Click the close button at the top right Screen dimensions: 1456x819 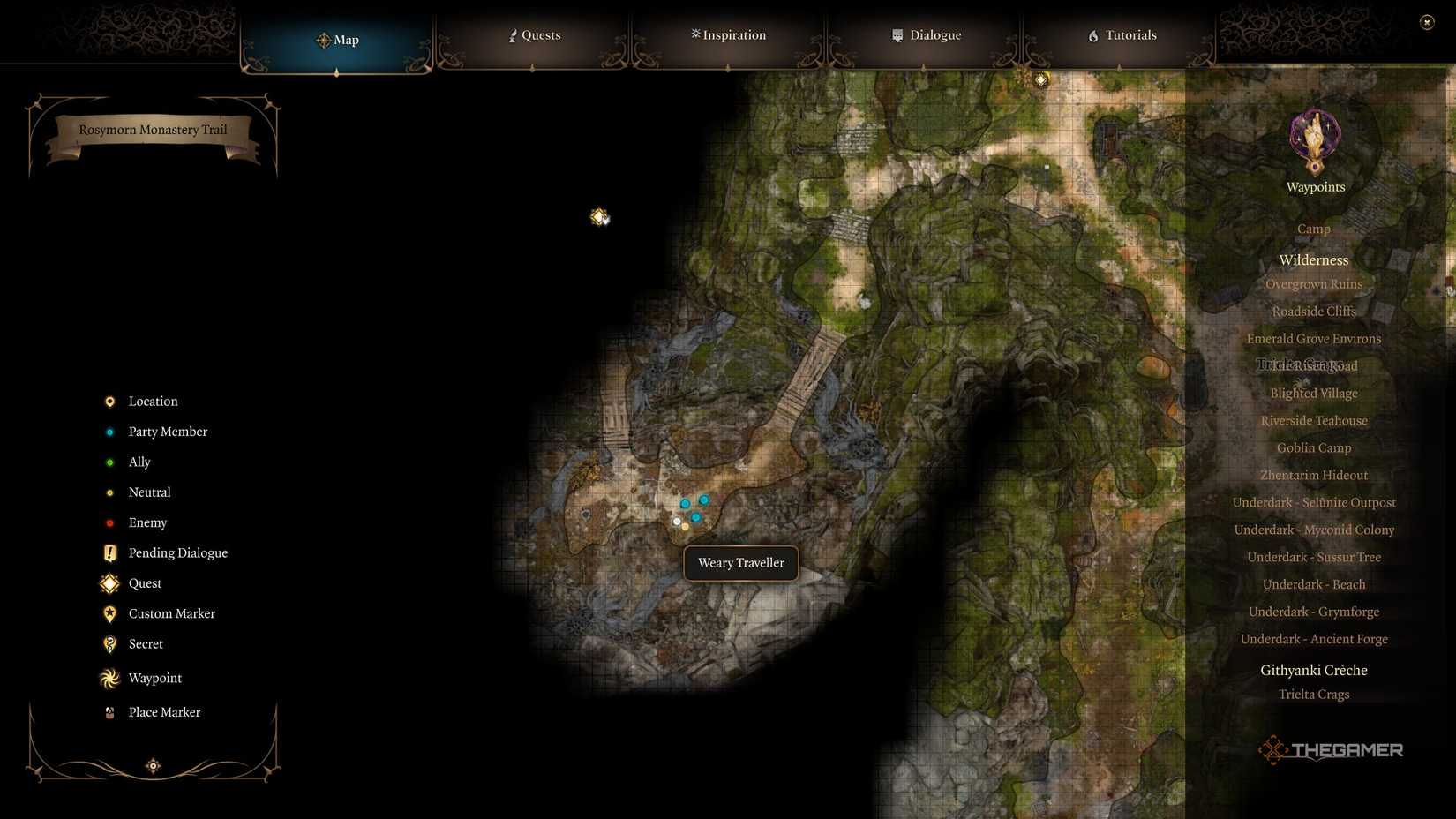(1427, 21)
